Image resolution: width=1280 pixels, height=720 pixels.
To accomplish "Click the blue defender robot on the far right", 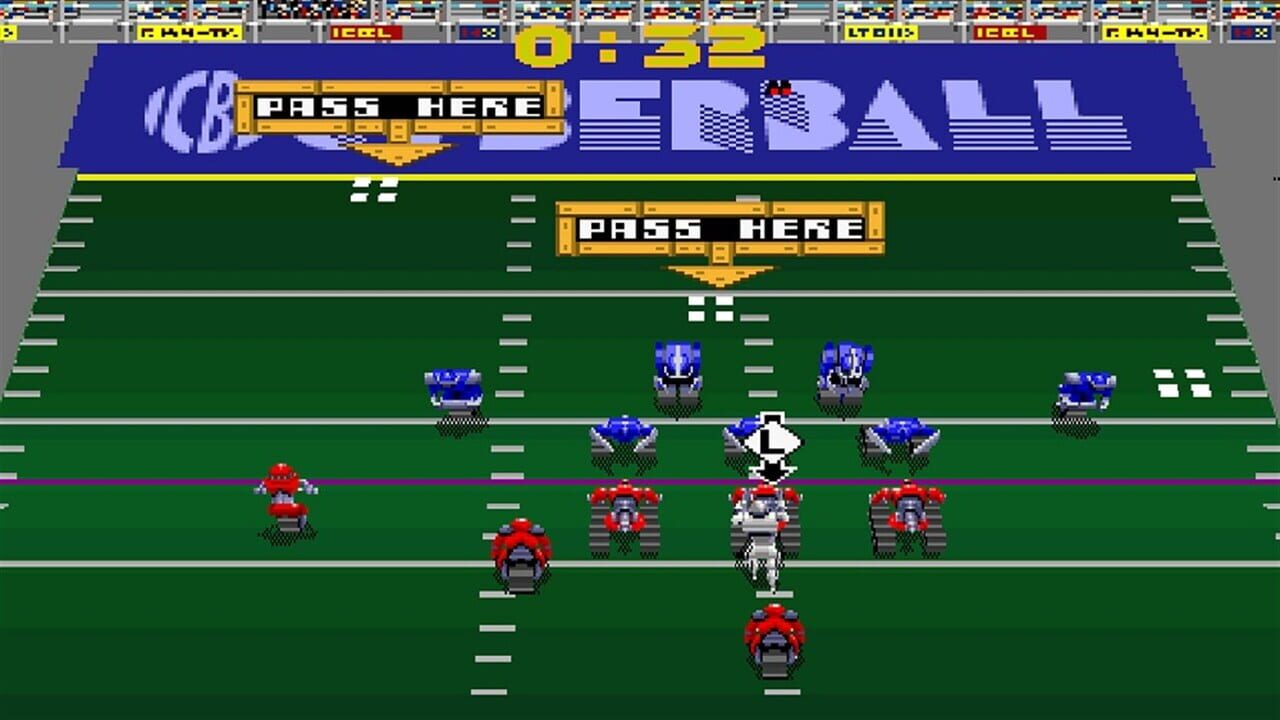I will point(1085,390).
